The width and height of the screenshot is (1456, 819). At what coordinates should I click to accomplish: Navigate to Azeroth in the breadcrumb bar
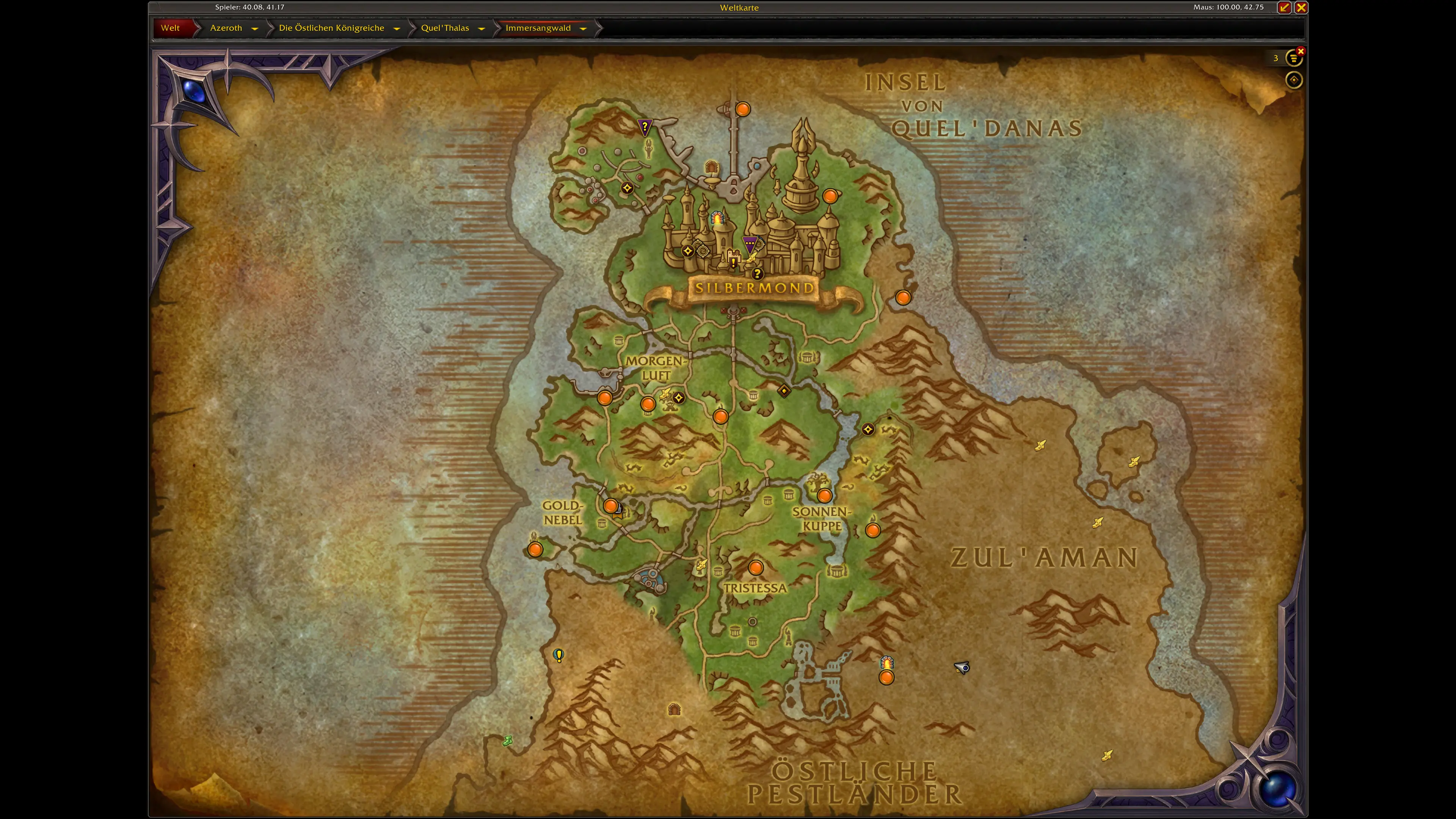(226, 28)
